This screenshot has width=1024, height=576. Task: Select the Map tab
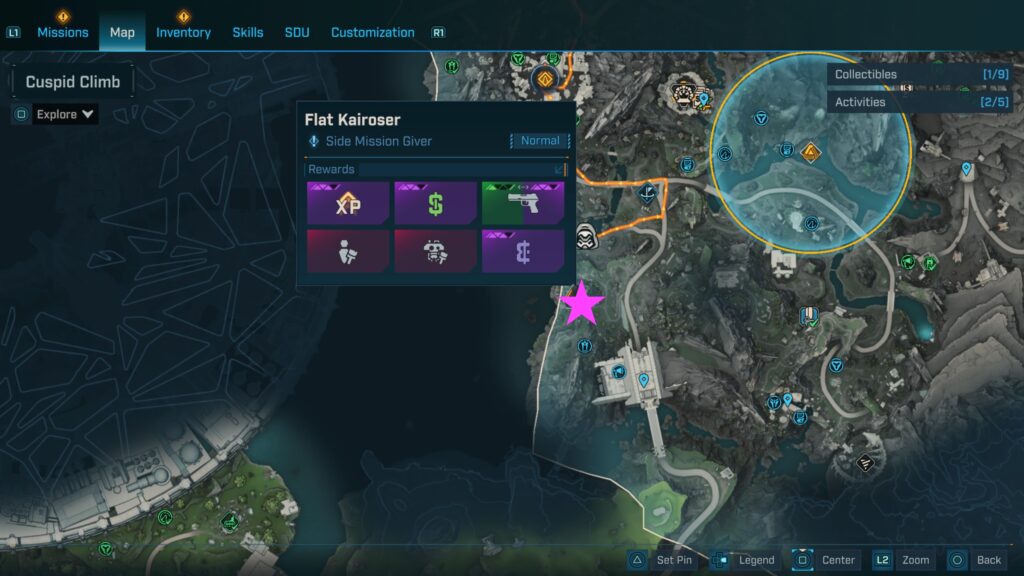click(122, 32)
